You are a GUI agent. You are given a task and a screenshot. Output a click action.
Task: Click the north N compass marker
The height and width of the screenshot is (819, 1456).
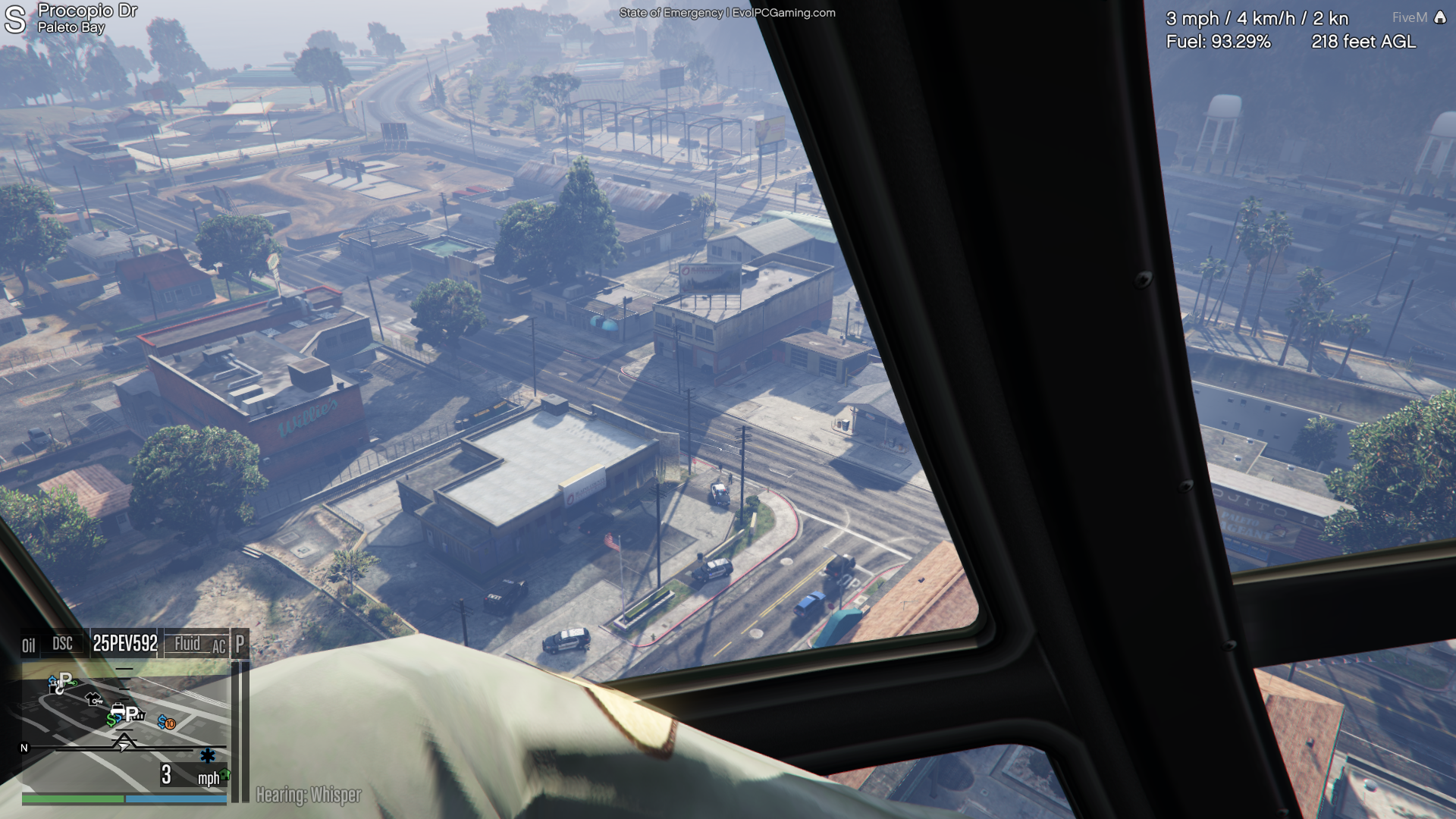24,748
